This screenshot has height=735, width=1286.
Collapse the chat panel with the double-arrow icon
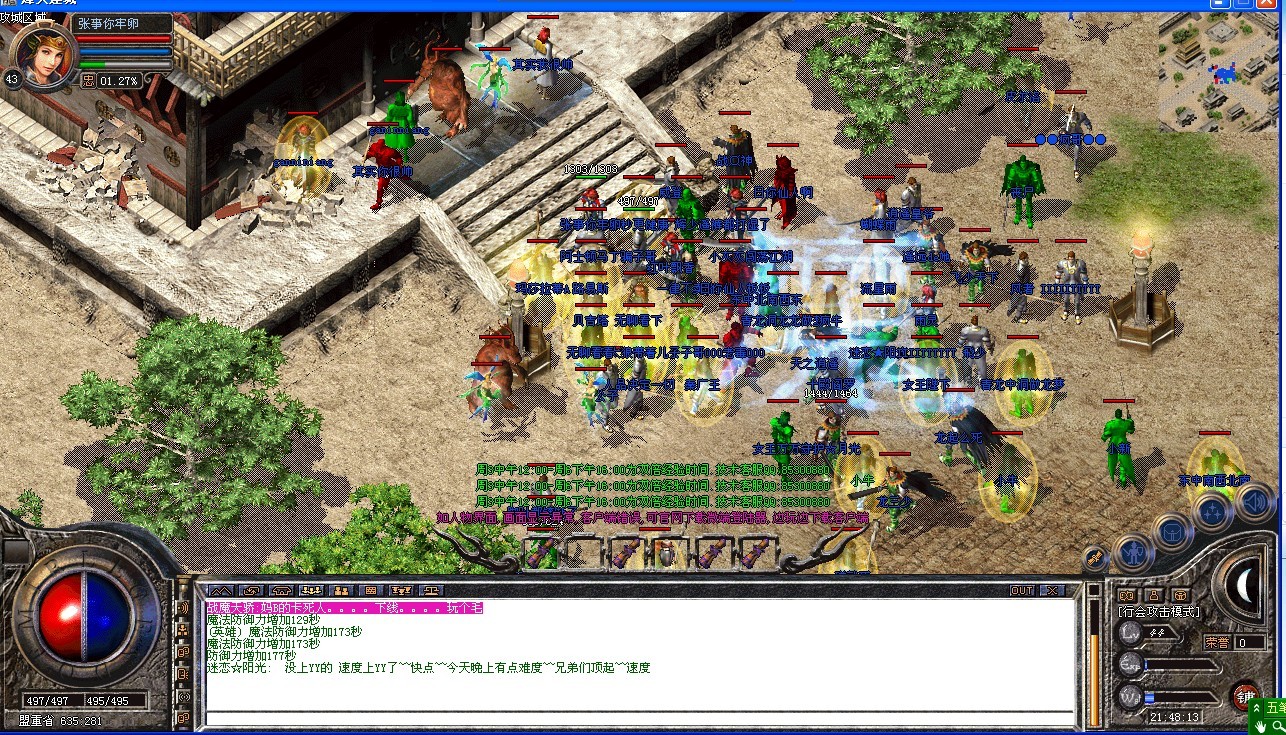click(x=222, y=590)
